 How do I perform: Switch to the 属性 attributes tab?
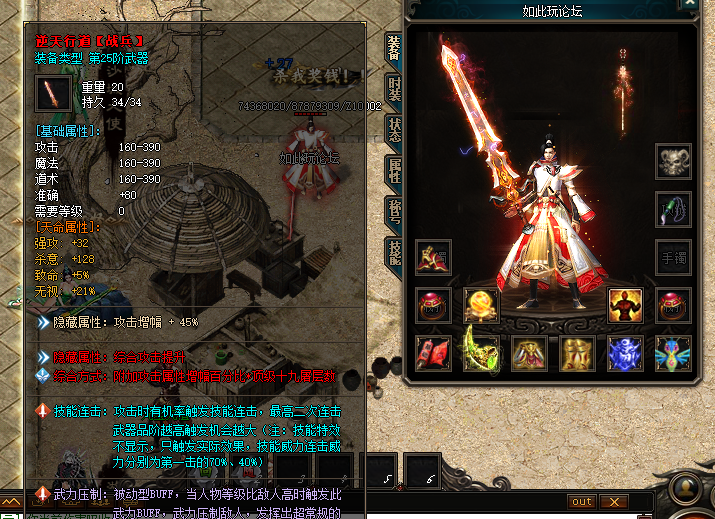point(394,169)
